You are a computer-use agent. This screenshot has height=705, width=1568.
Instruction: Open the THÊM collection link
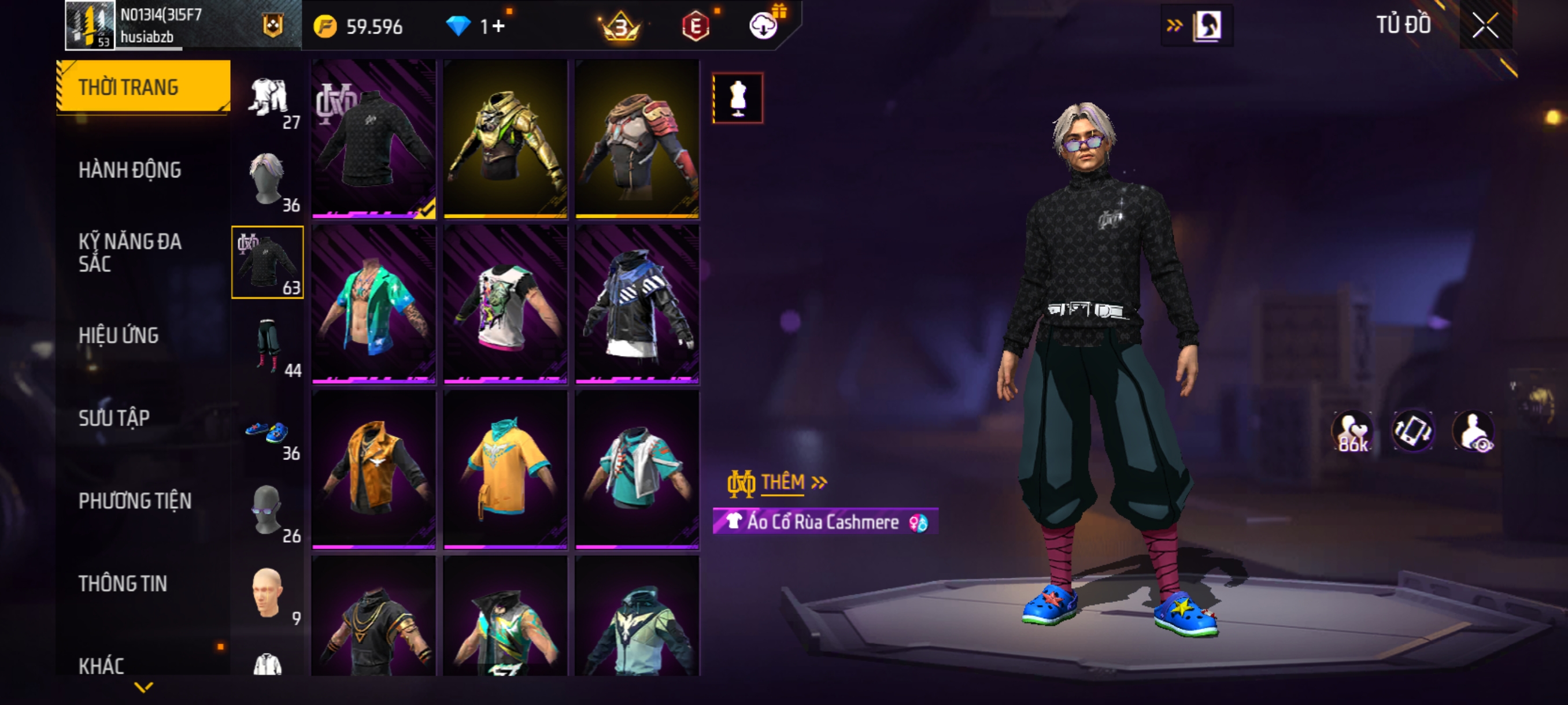[783, 483]
